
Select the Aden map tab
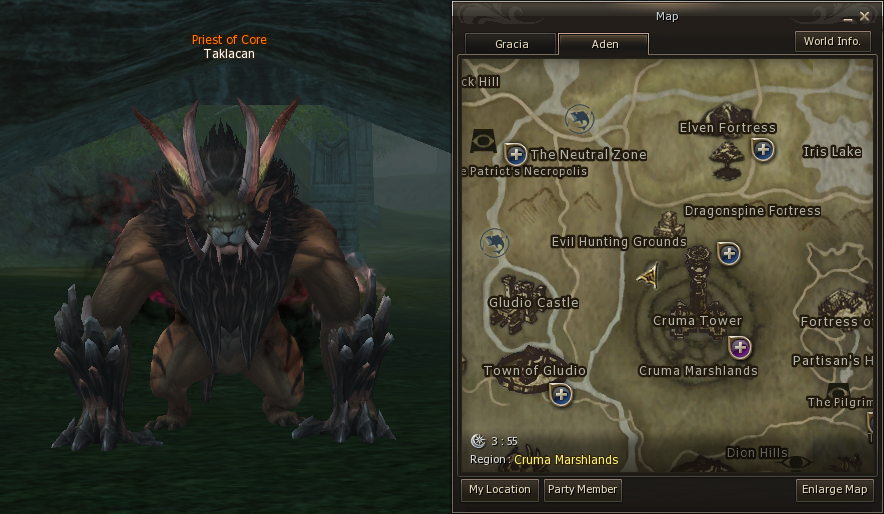tap(603, 44)
